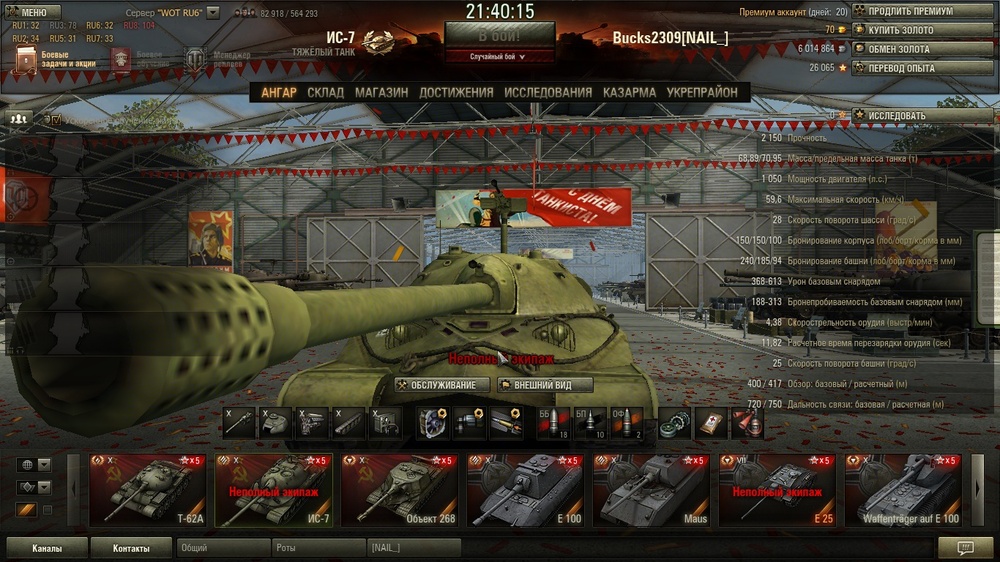Switch to the КАЗАРМА tab
The image size is (1000, 562).
[x=629, y=92]
